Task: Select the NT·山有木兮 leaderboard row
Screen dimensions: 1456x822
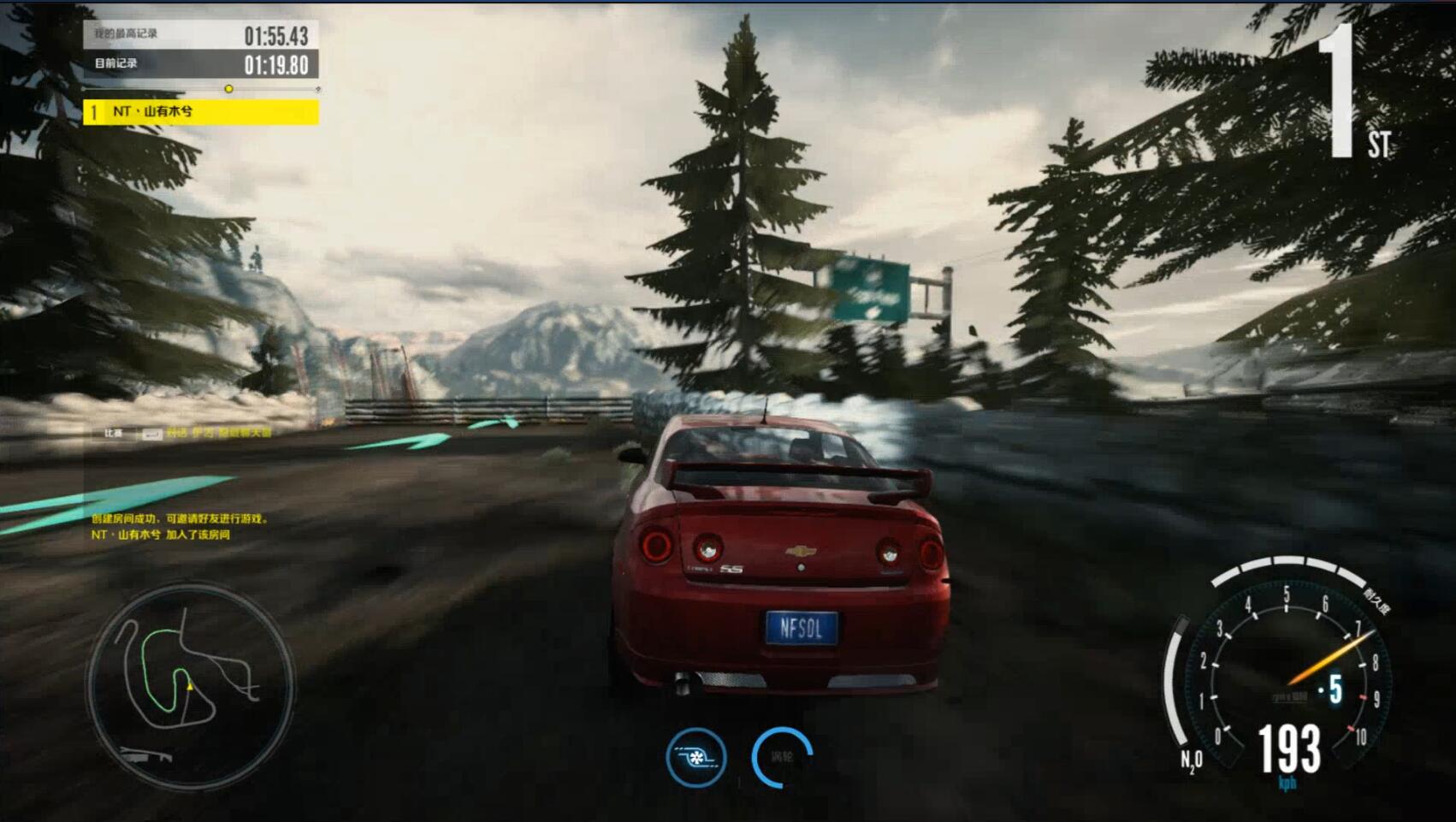Action: tap(201, 112)
